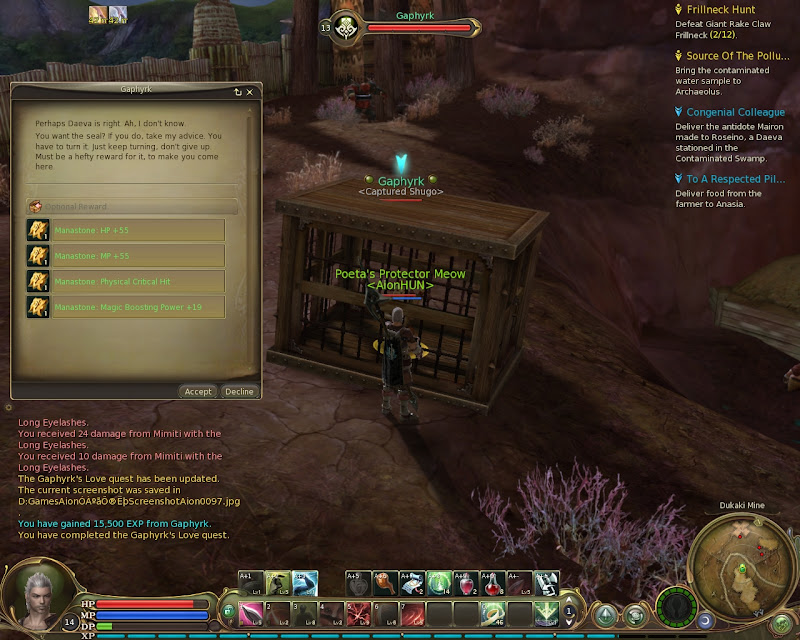The height and width of the screenshot is (640, 800).
Task: Close the Gaphyrk dialog window
Action: (x=250, y=92)
